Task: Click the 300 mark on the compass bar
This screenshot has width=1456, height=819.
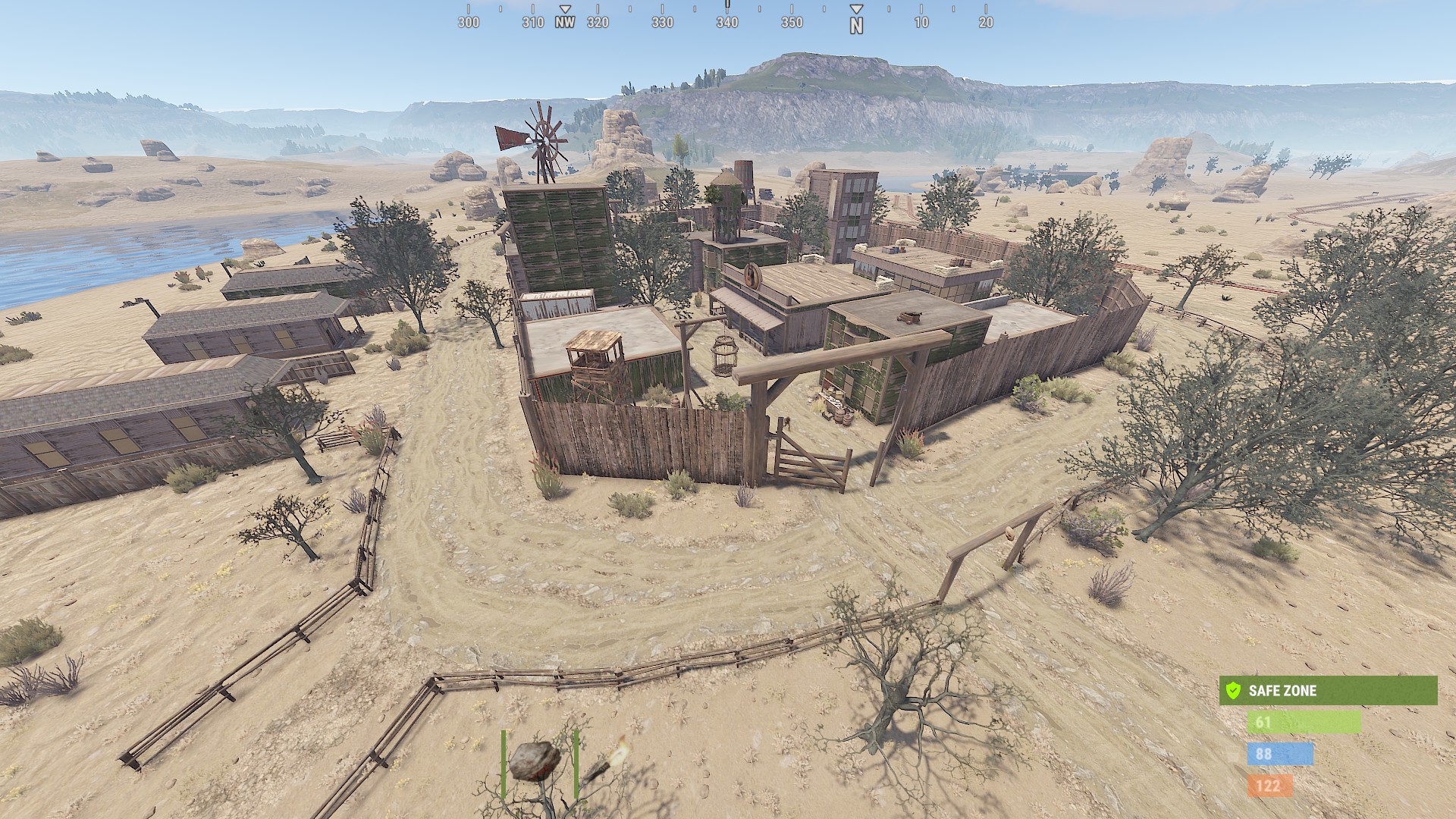Action: [469, 23]
